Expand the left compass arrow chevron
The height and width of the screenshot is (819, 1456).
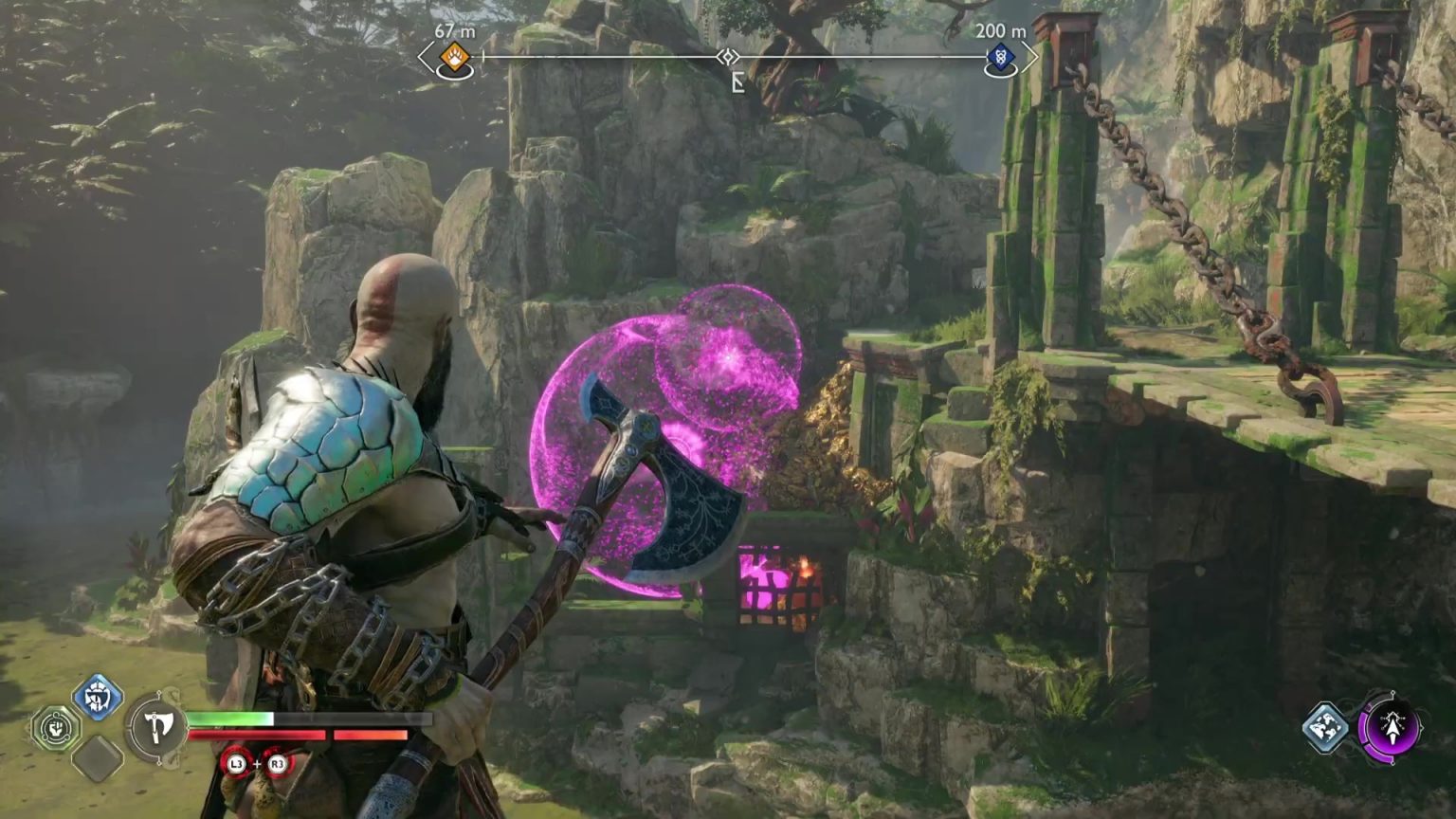(x=424, y=58)
